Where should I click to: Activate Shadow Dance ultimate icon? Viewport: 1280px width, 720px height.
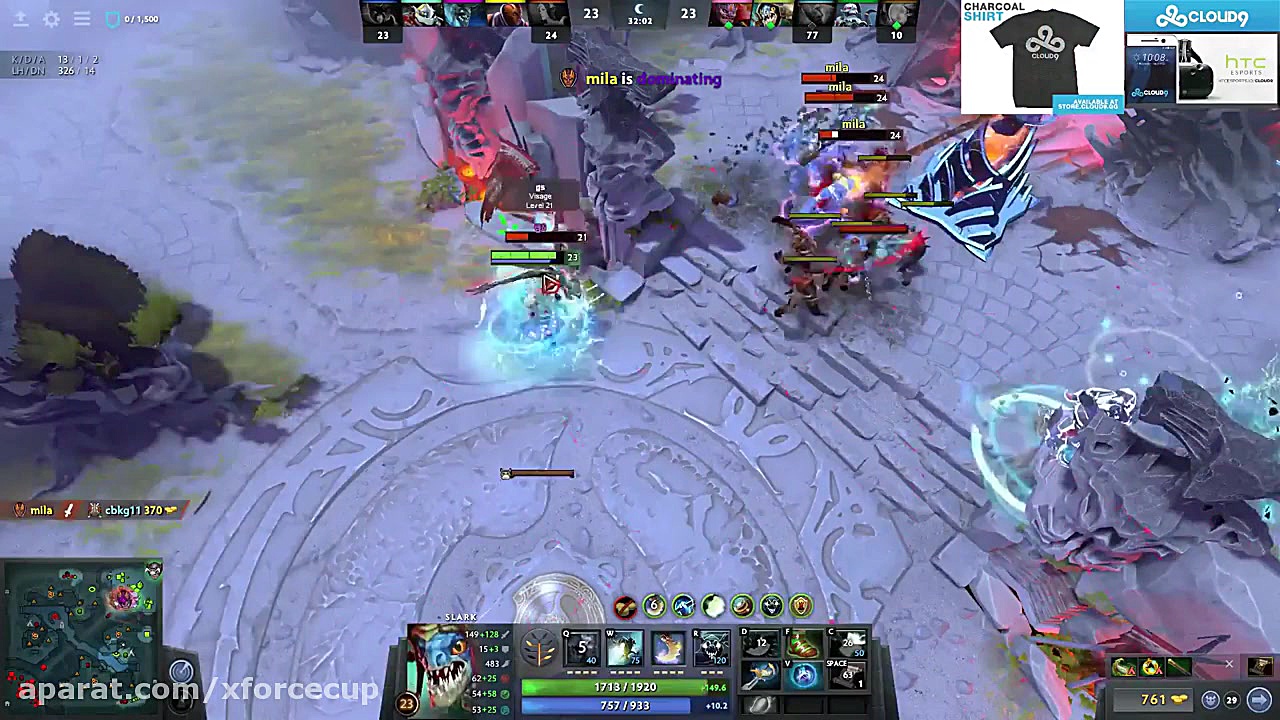click(712, 647)
